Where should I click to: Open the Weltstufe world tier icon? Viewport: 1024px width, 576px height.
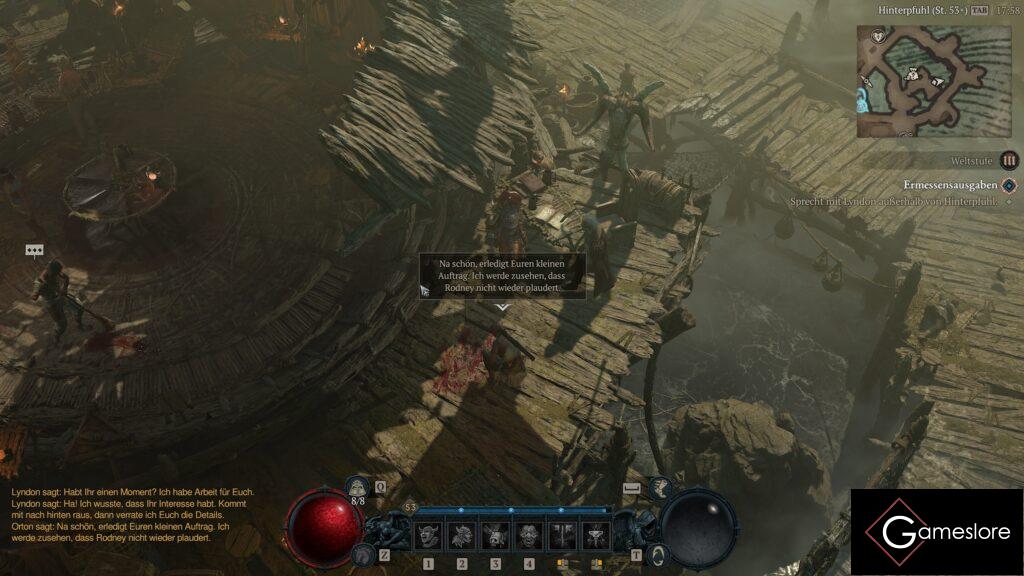tap(1009, 160)
